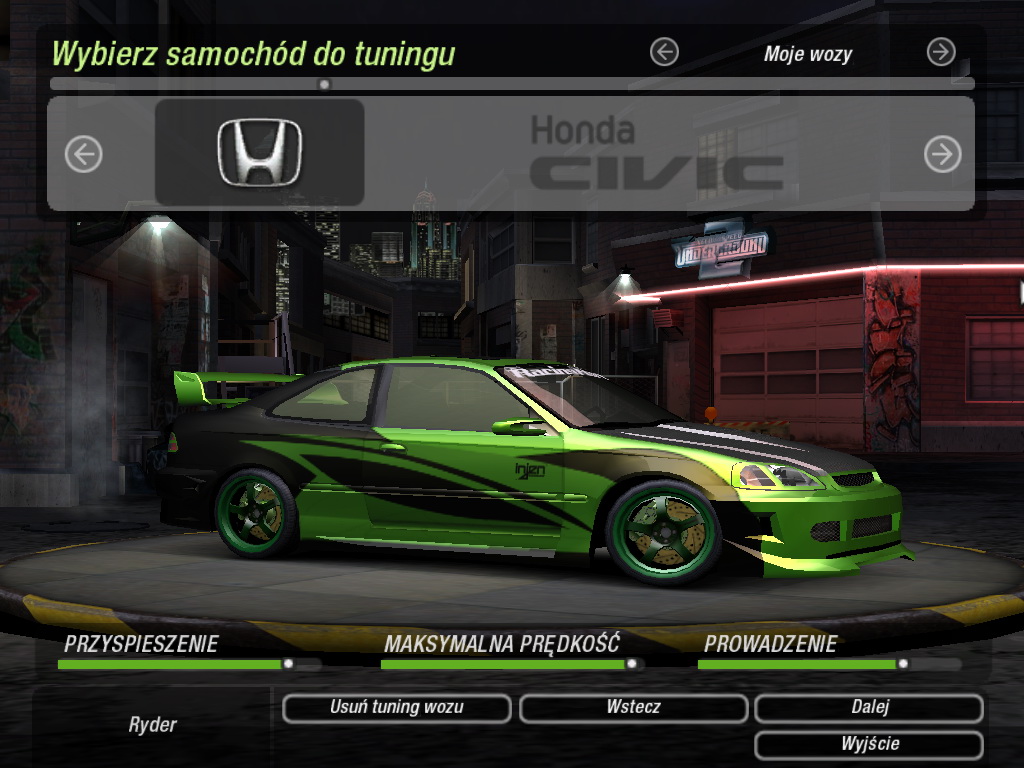Switch car category right of Moje wozy
Screen dimensions: 1024x768
(941, 52)
